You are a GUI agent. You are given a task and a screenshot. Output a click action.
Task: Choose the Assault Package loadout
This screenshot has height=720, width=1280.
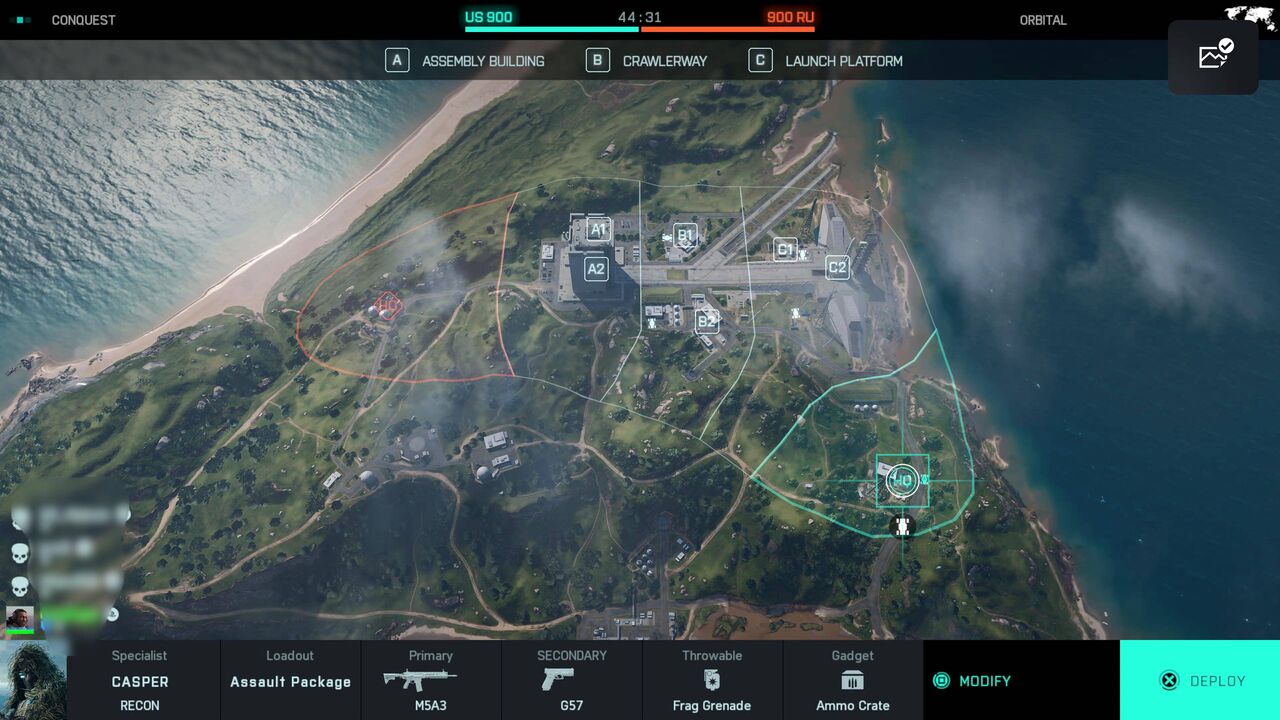(x=290, y=681)
